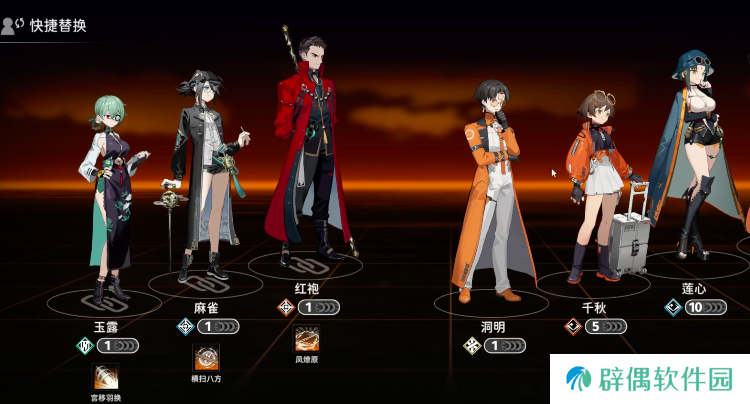Open the 快捷替换 quick replace option

pos(45,25)
